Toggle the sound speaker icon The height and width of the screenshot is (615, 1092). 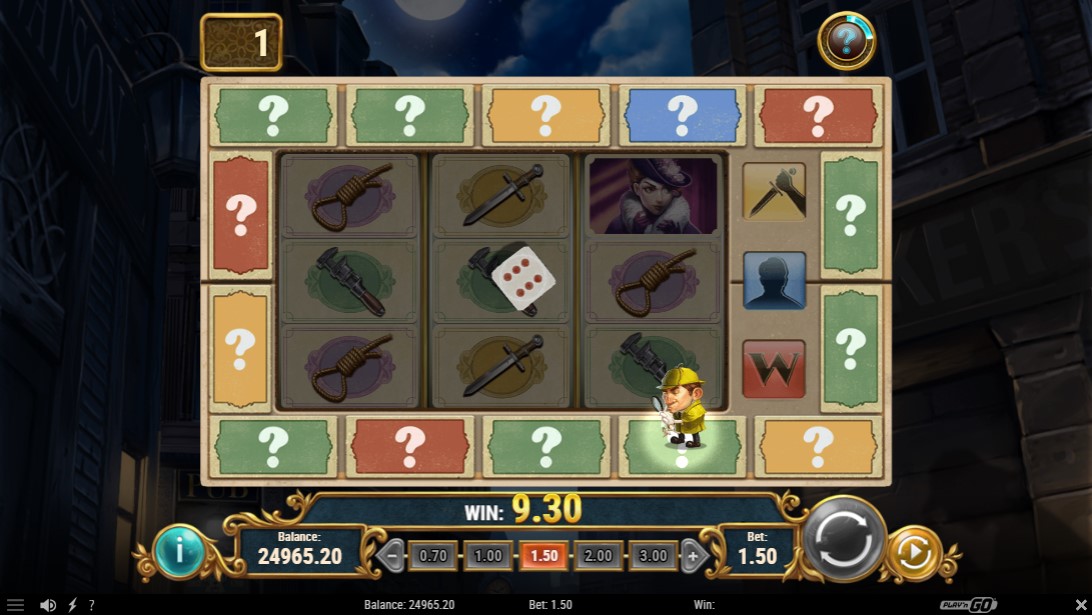pos(47,605)
